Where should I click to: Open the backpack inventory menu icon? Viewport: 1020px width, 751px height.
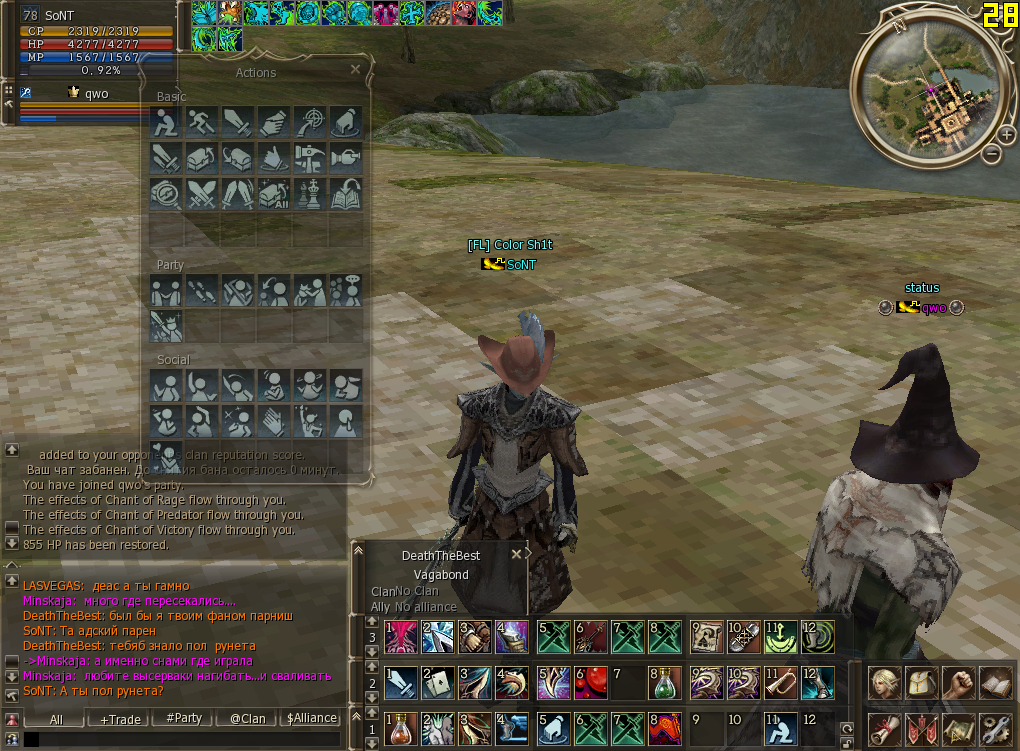tap(920, 683)
